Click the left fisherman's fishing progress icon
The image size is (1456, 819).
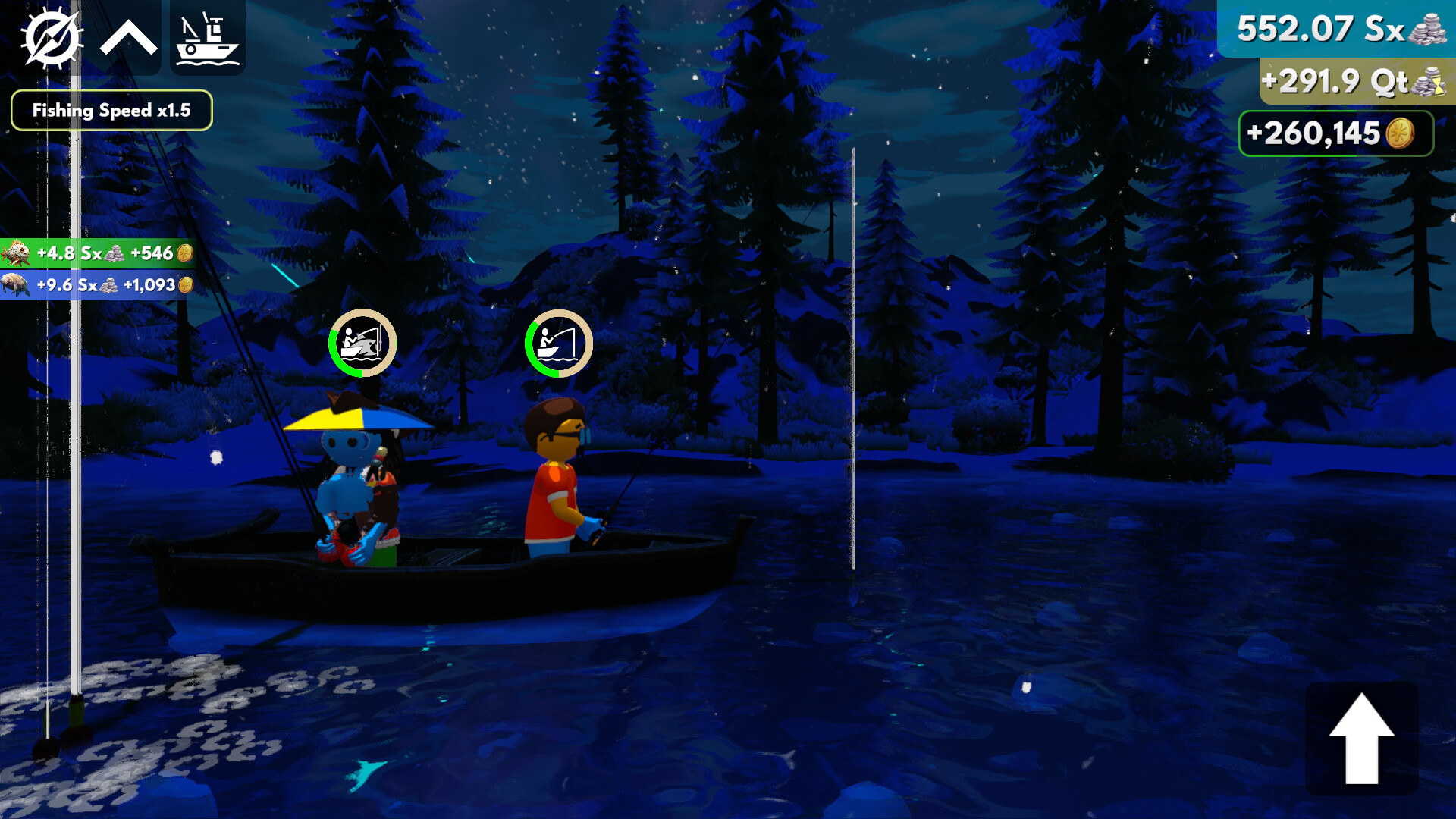coord(362,343)
